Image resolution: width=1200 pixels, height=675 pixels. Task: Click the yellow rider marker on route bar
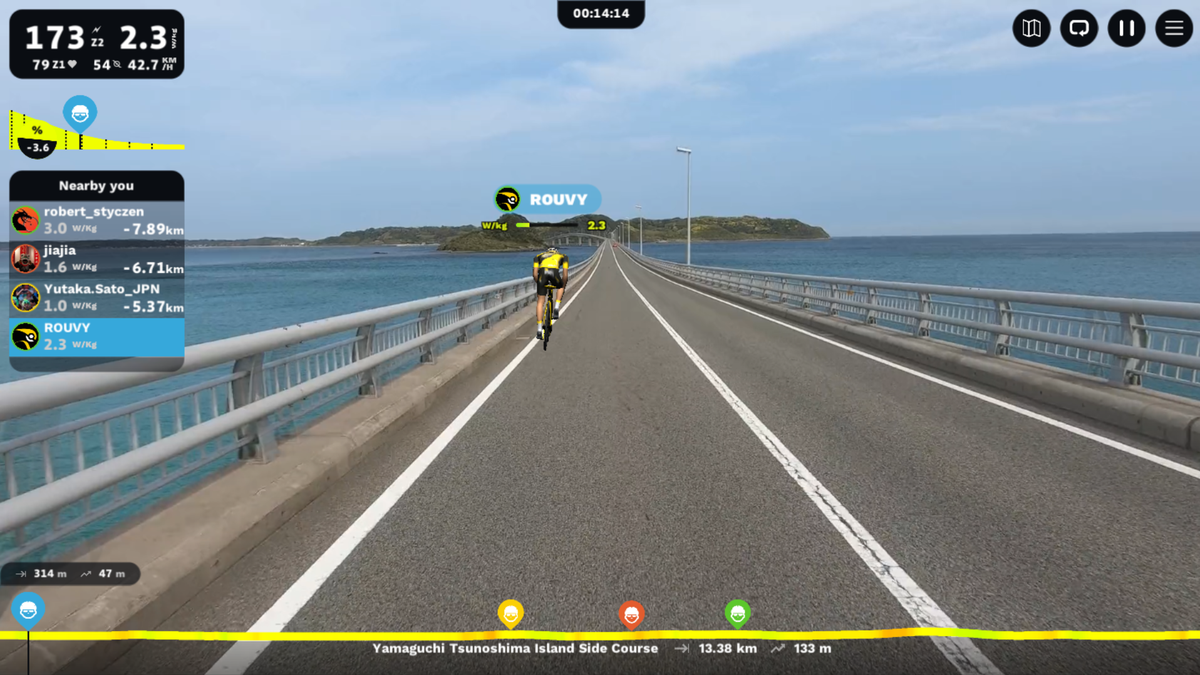click(511, 613)
